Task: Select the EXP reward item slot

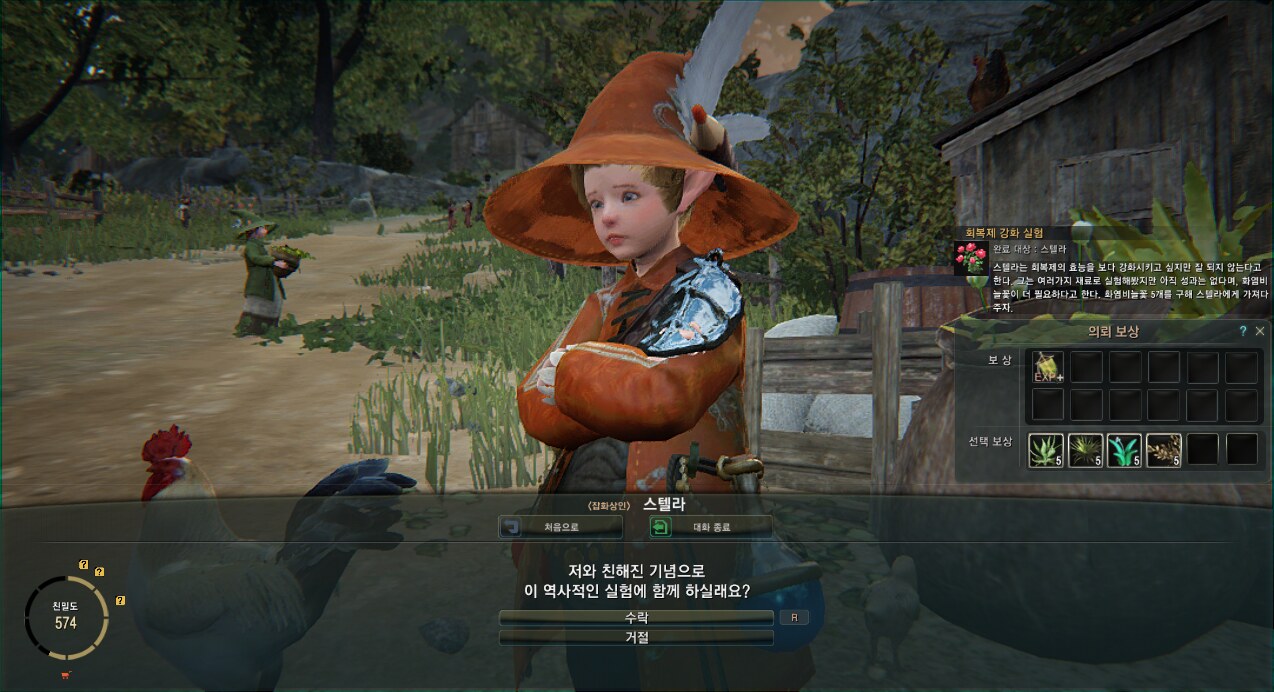Action: pyautogui.click(x=1046, y=367)
